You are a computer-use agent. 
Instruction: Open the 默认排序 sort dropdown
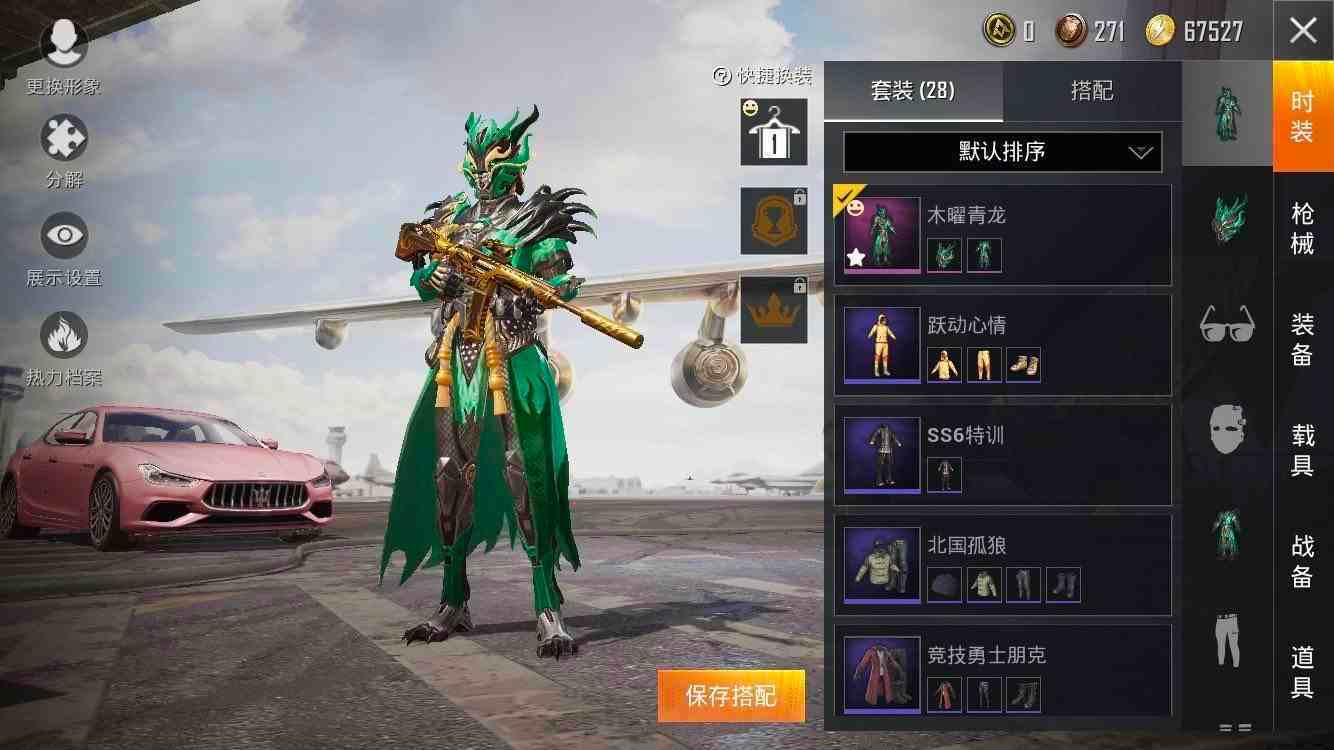tap(1002, 152)
